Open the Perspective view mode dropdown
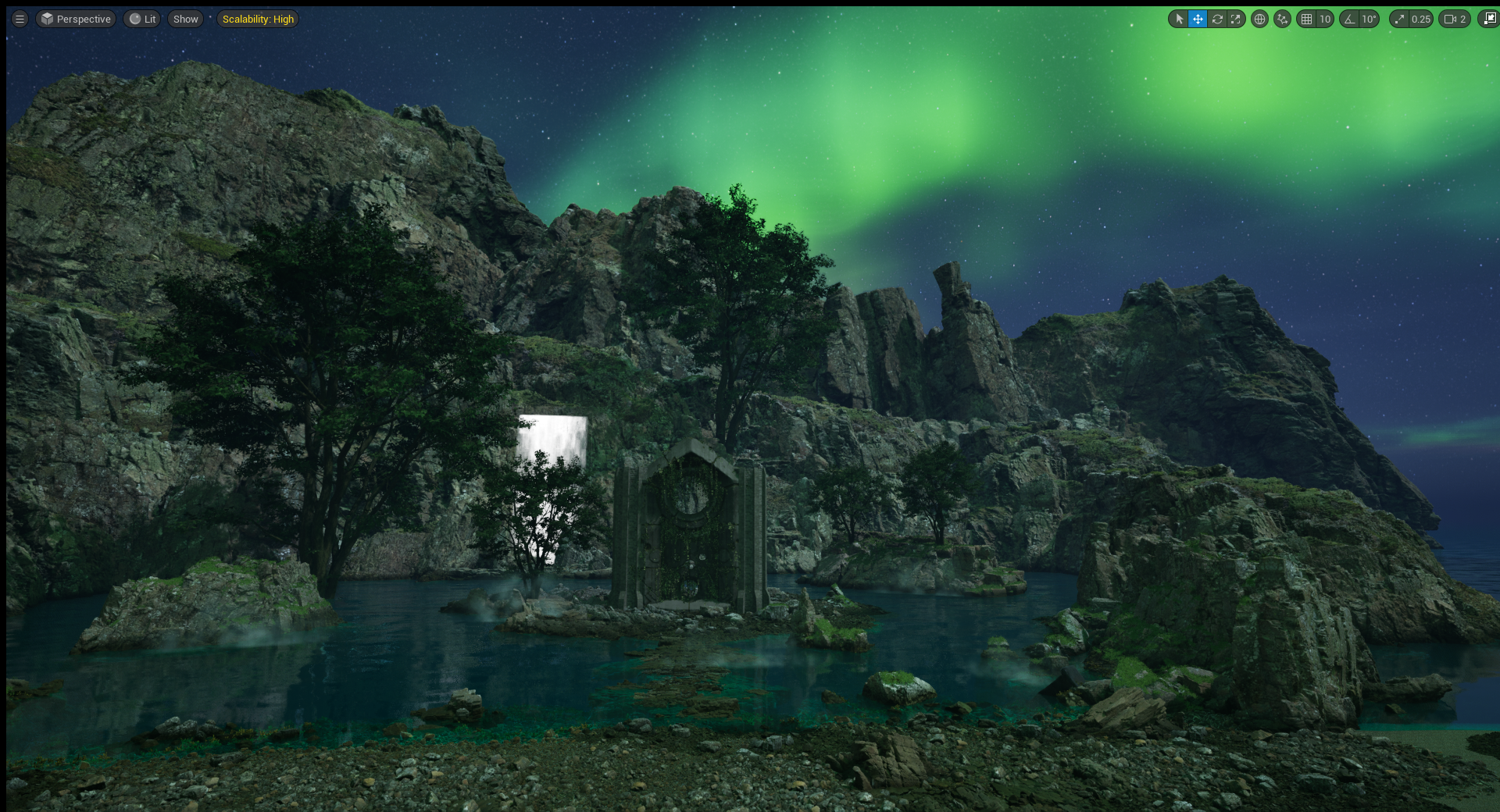Image resolution: width=1500 pixels, height=812 pixels. click(x=76, y=19)
